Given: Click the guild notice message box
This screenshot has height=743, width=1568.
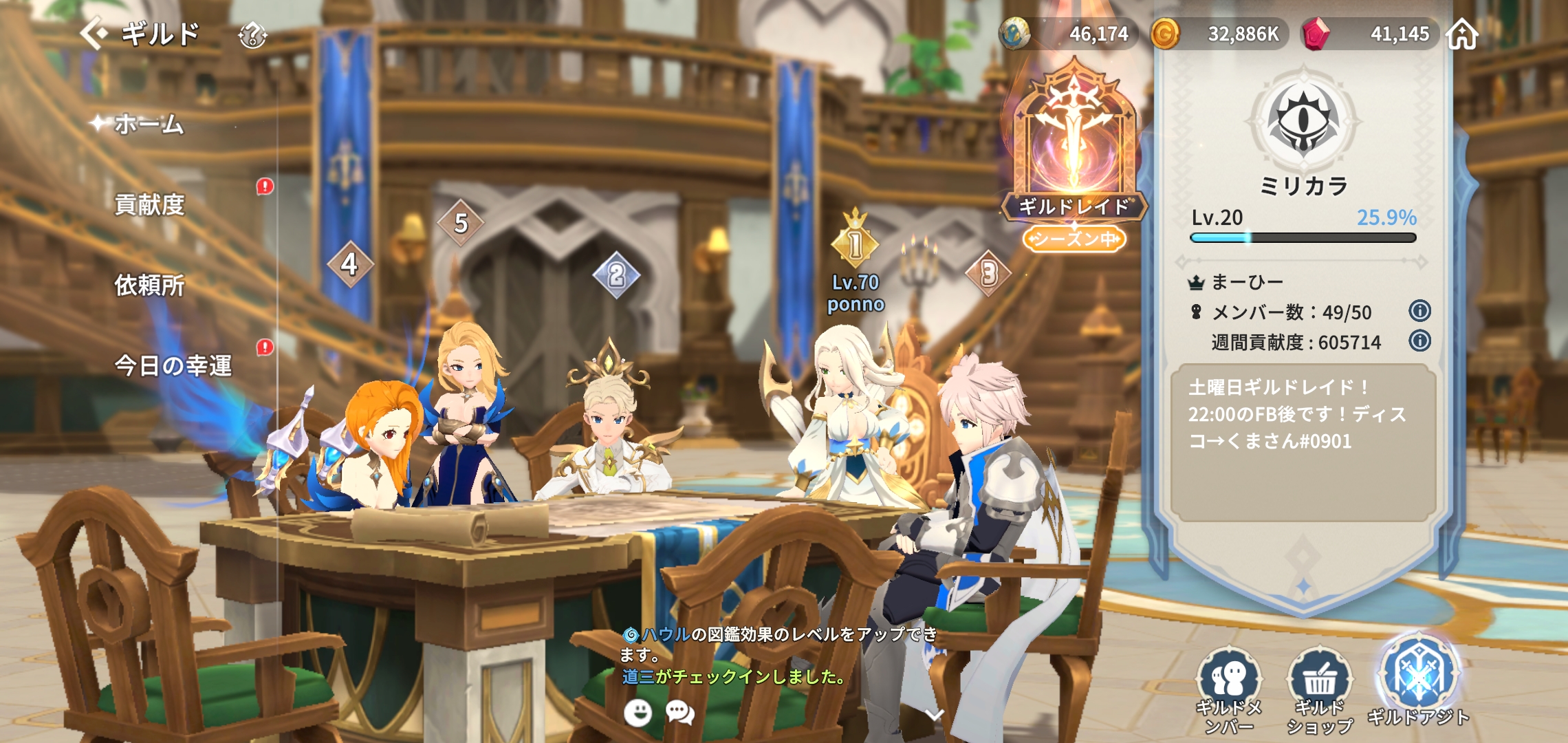Looking at the screenshot, I should [x=1303, y=442].
